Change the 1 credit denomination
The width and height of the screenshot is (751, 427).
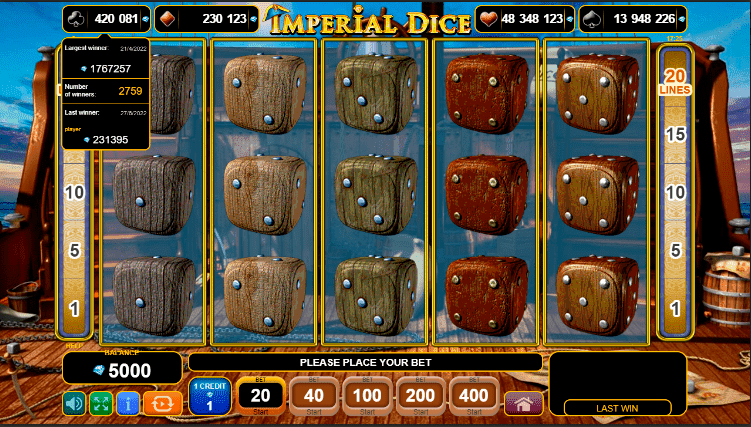210,397
